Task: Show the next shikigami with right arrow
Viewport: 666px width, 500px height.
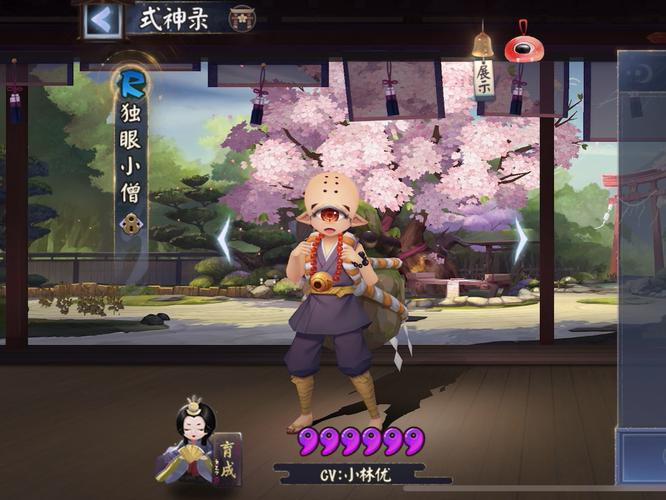Action: point(520,241)
